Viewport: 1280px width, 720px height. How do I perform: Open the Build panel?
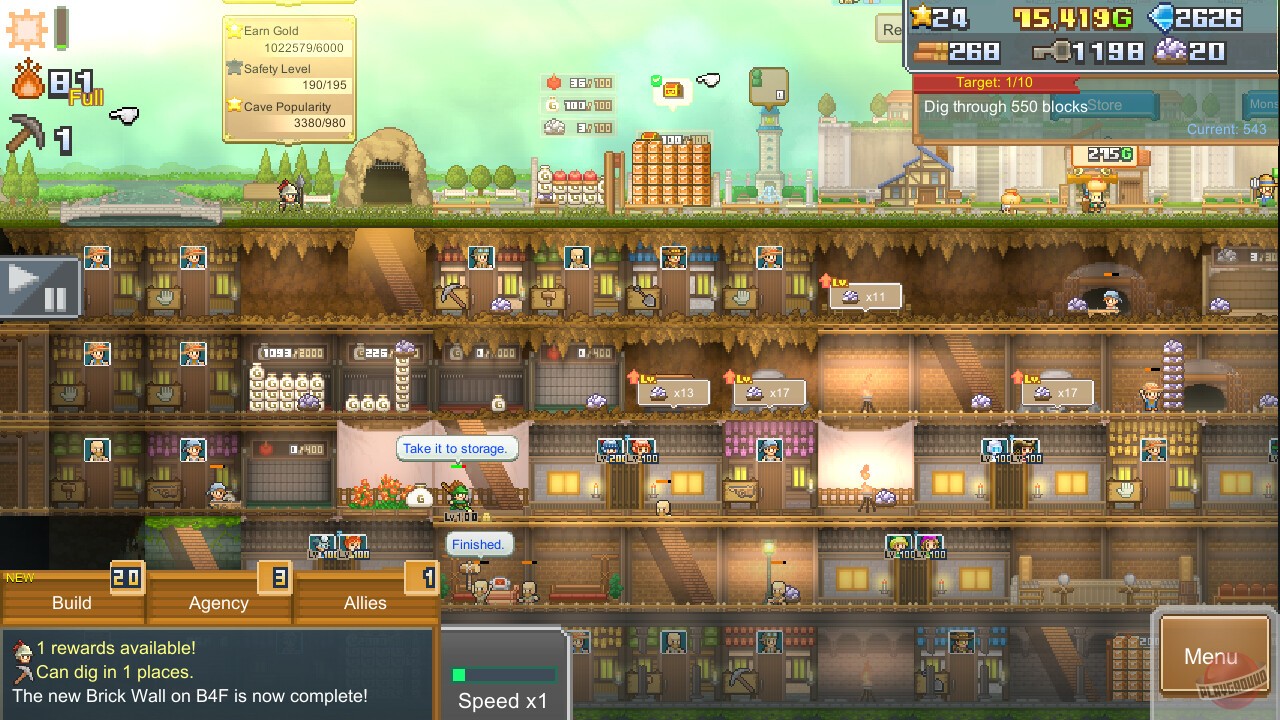[70, 603]
